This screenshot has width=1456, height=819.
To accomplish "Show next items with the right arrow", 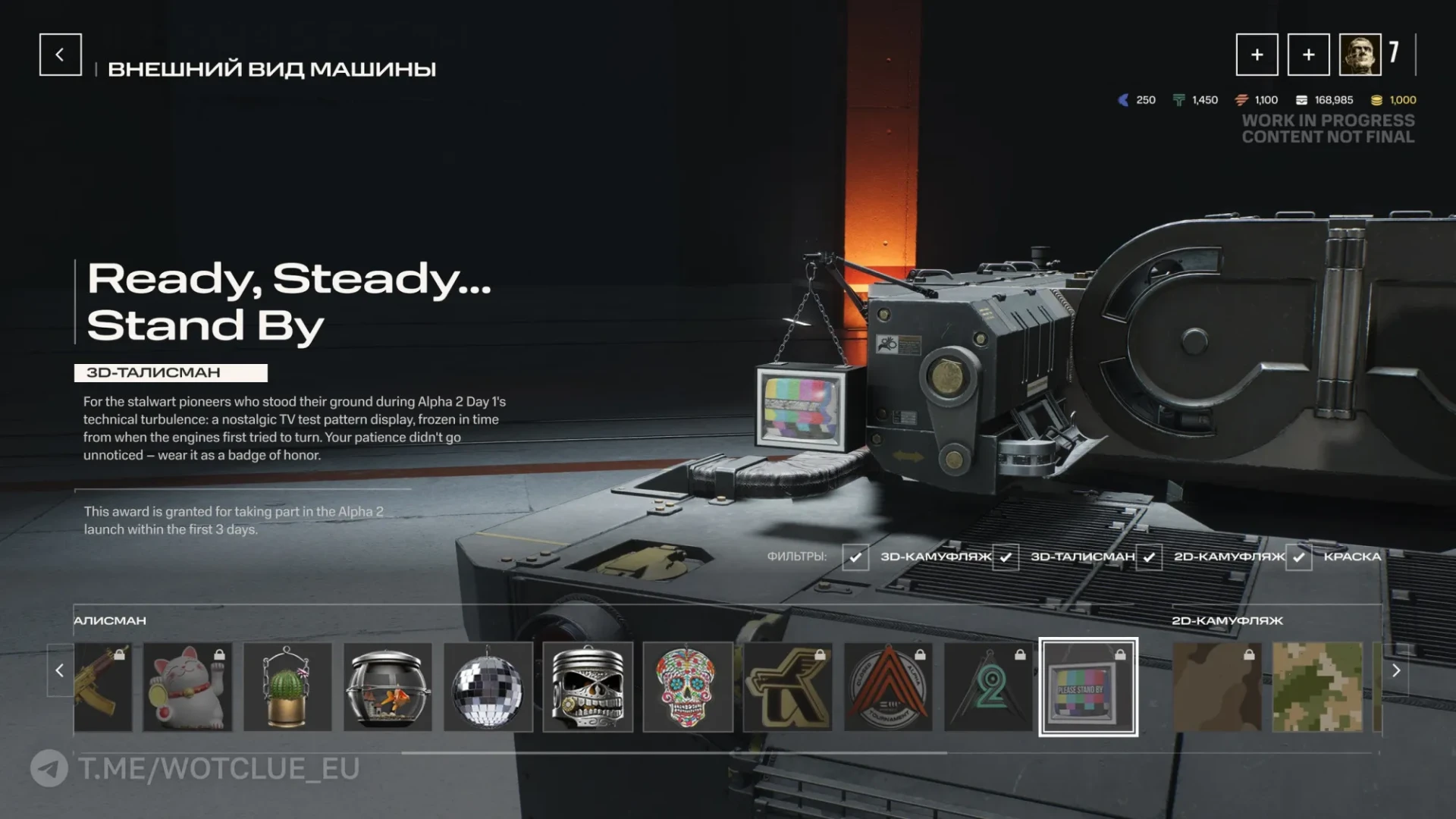I will [x=1396, y=670].
